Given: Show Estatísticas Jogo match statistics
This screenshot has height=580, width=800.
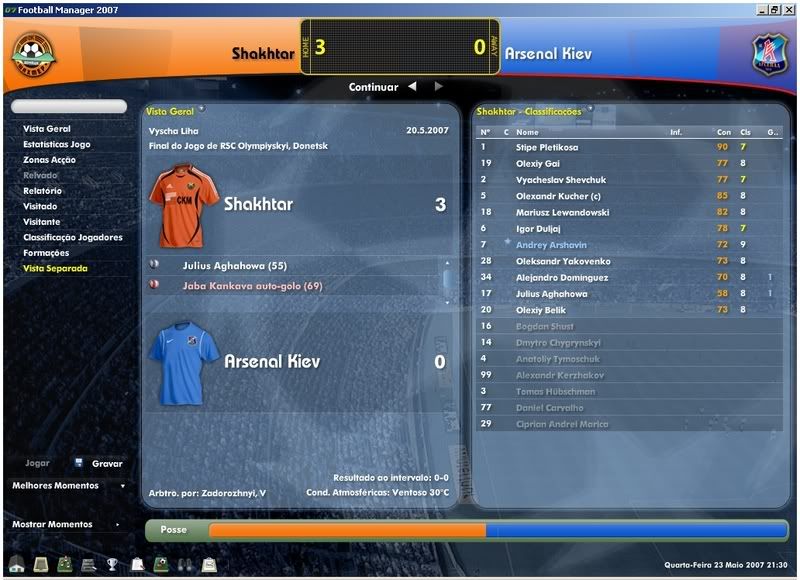Looking at the screenshot, I should pyautogui.click(x=56, y=144).
